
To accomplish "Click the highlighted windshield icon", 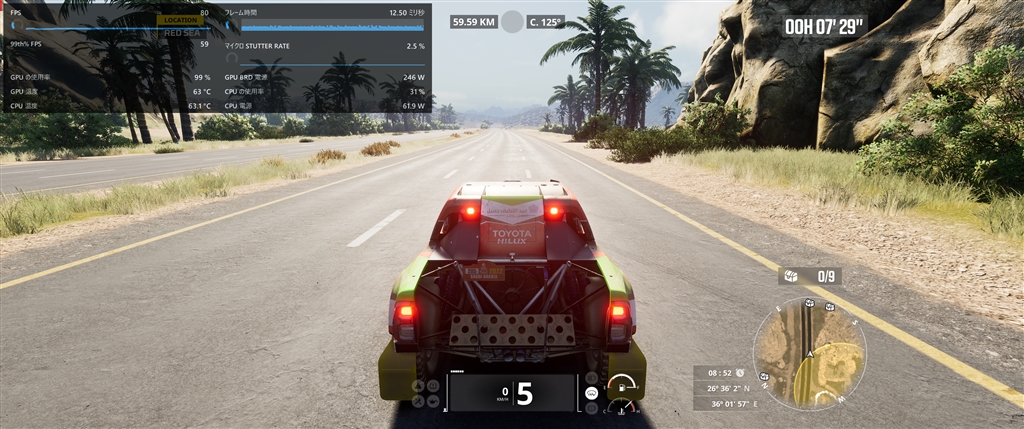I will pyautogui.click(x=592, y=394).
